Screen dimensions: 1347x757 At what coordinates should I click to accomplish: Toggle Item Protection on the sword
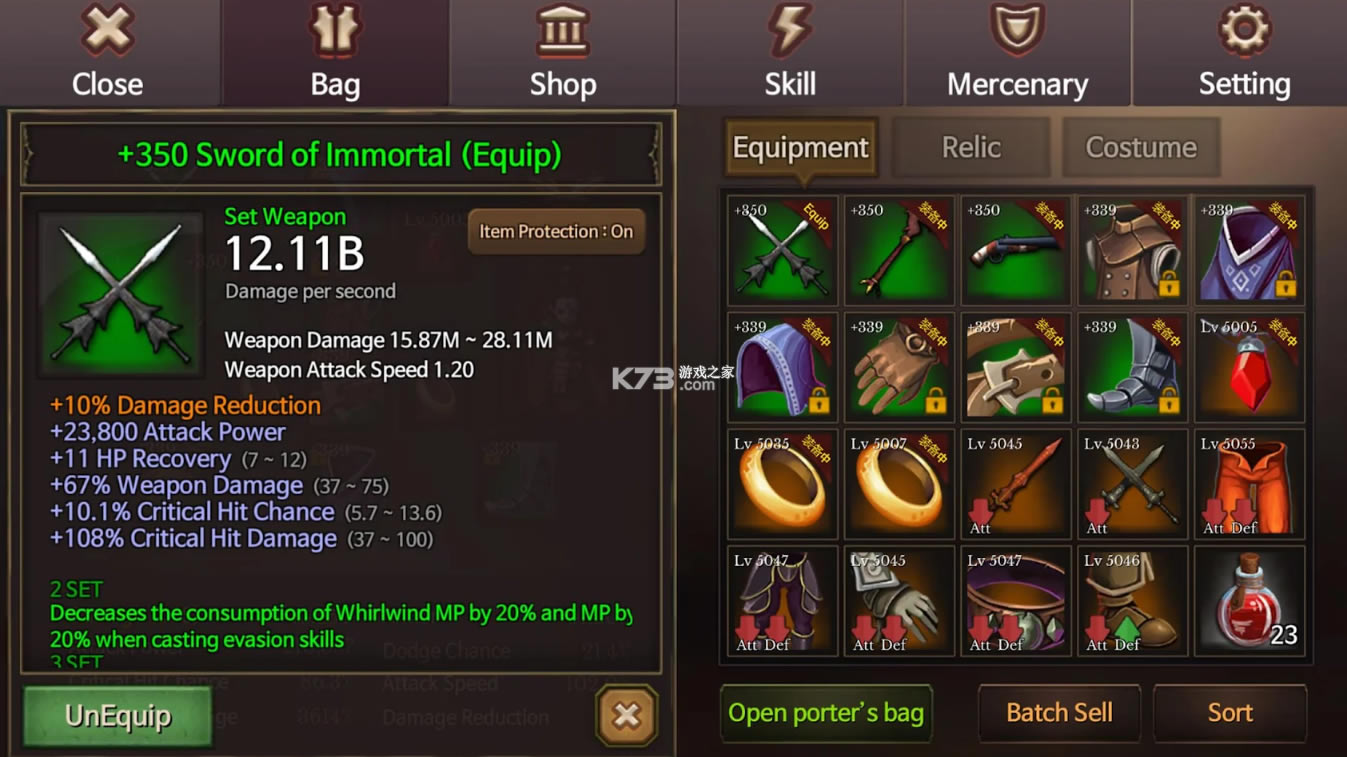pos(556,232)
